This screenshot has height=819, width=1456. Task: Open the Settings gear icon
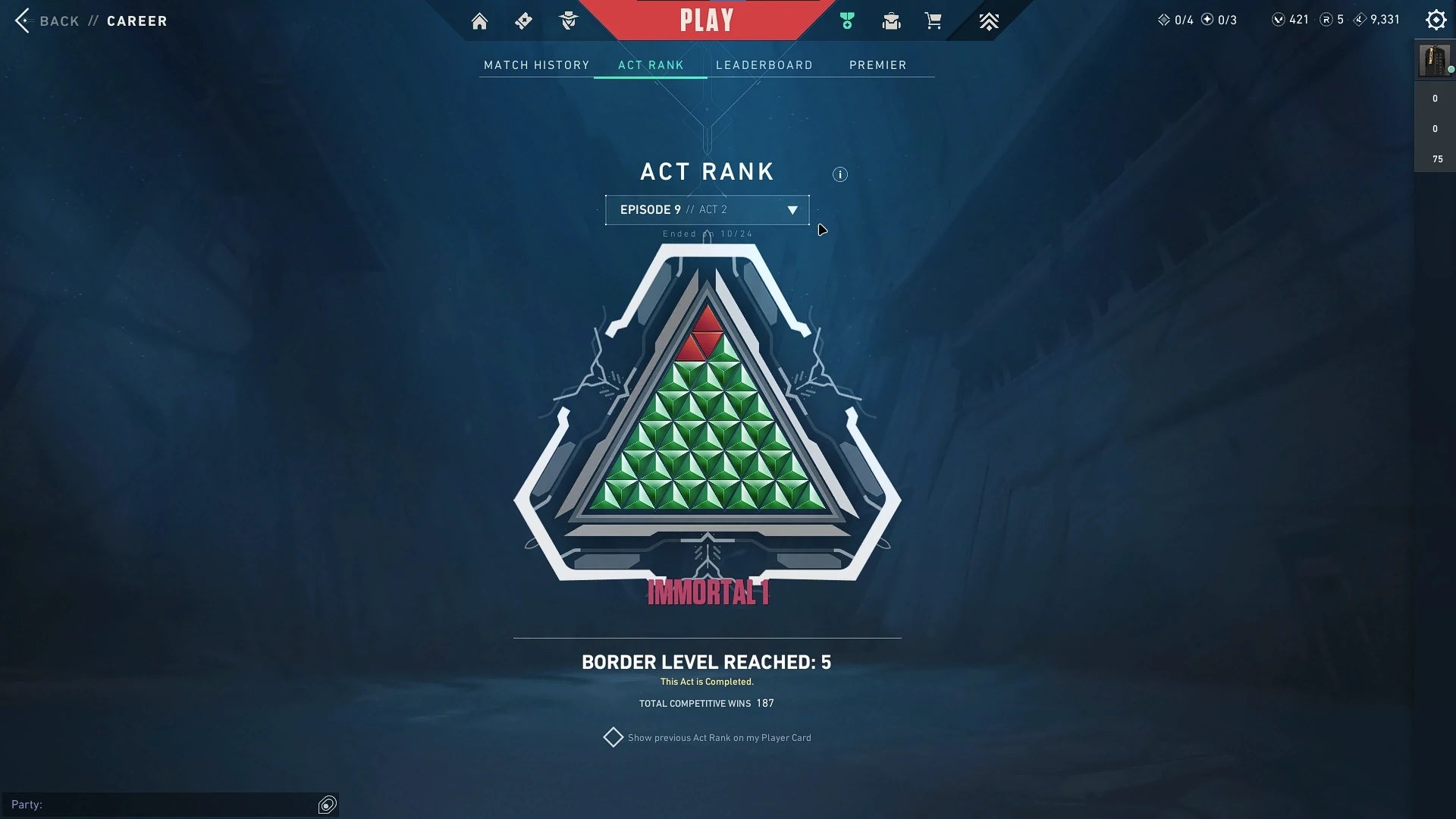tap(1435, 19)
